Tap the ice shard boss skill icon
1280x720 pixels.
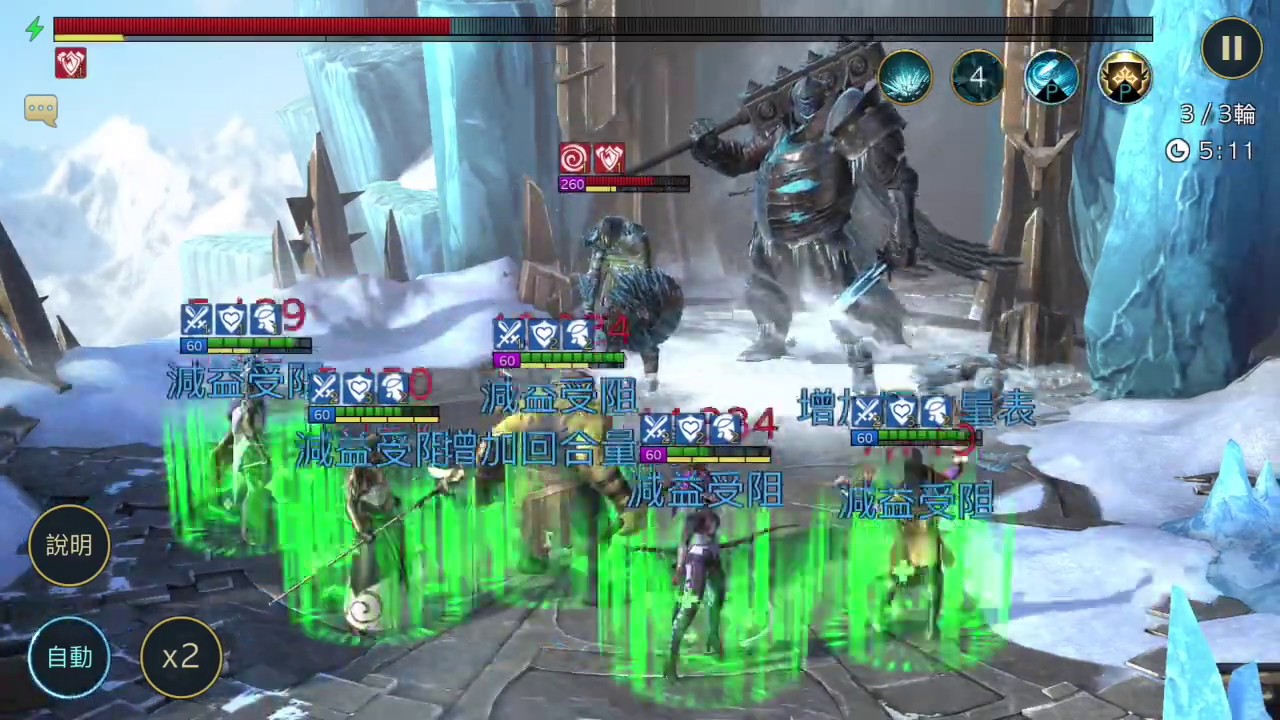tap(906, 77)
